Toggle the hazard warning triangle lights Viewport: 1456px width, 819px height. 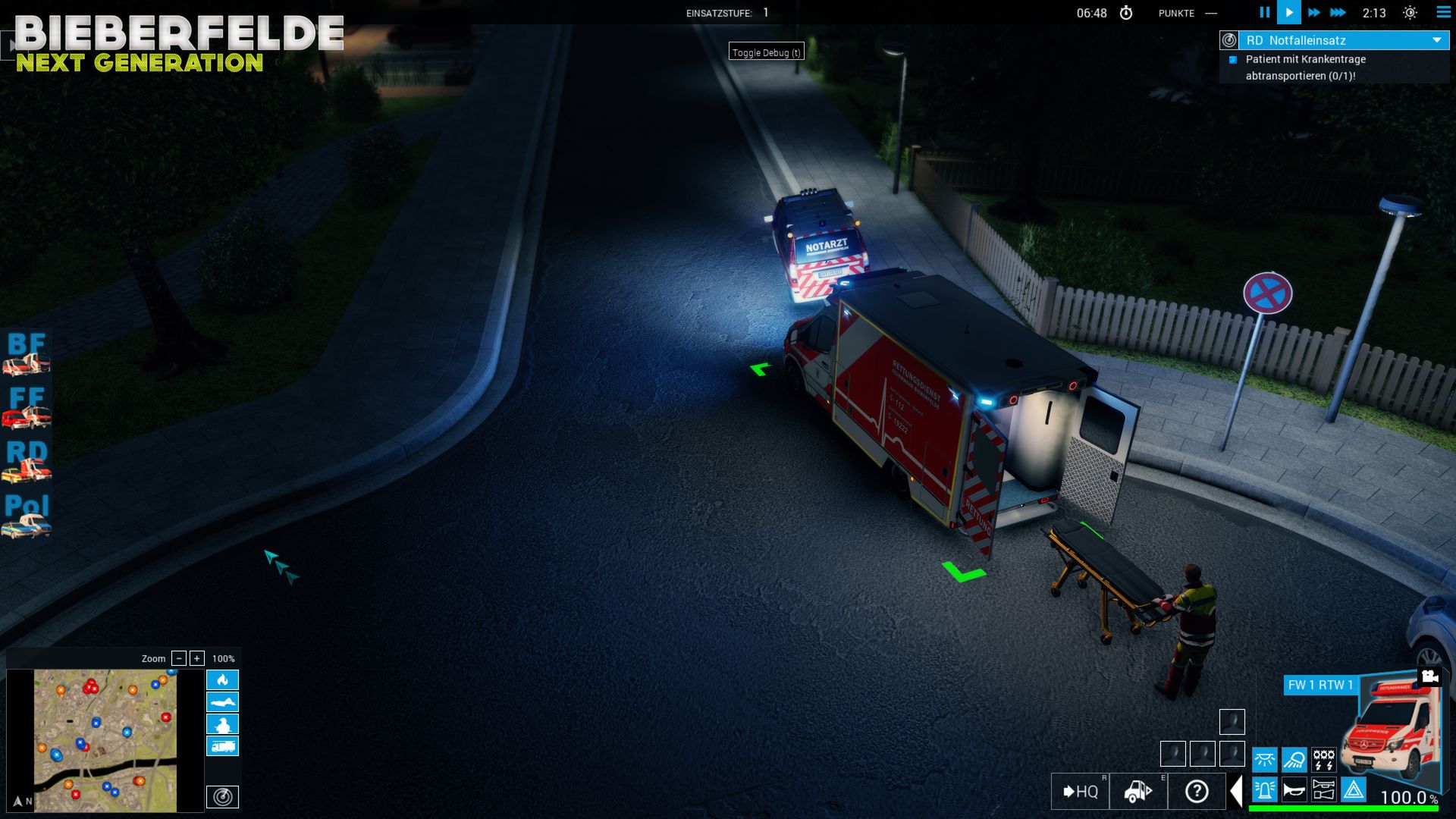pos(1354,790)
